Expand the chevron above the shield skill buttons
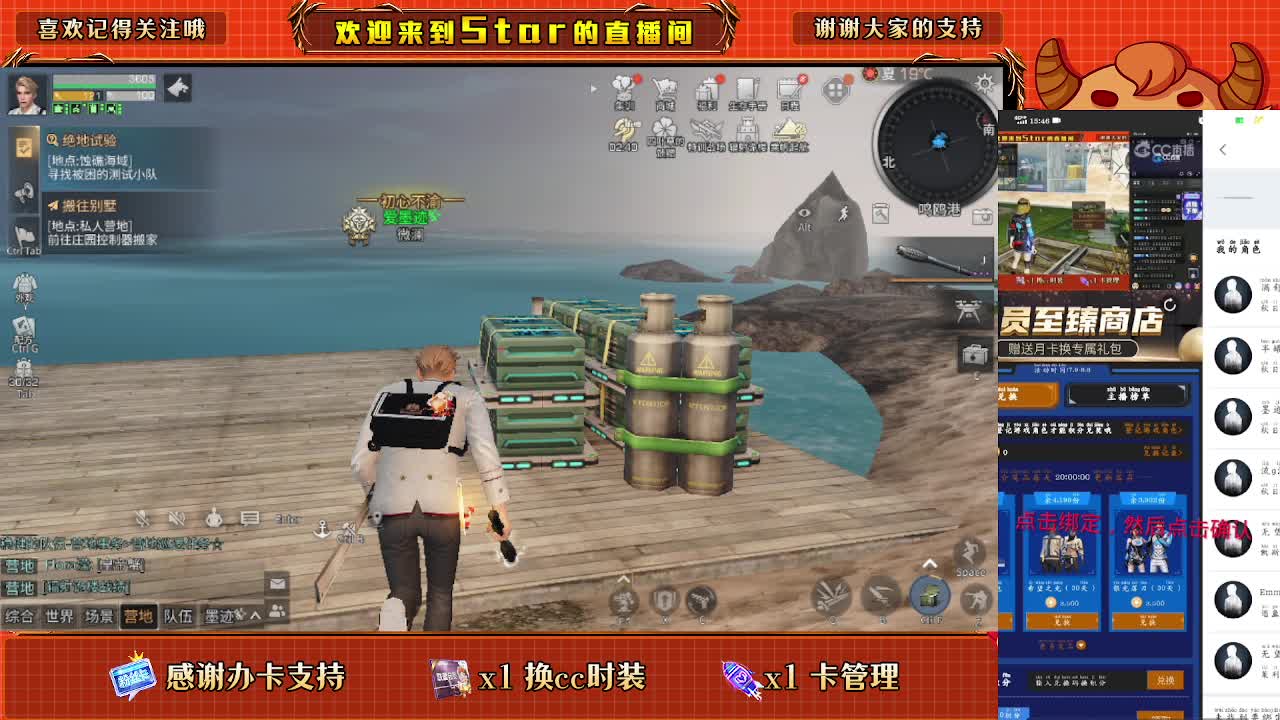Screen dimensions: 1280x720 pos(622,579)
